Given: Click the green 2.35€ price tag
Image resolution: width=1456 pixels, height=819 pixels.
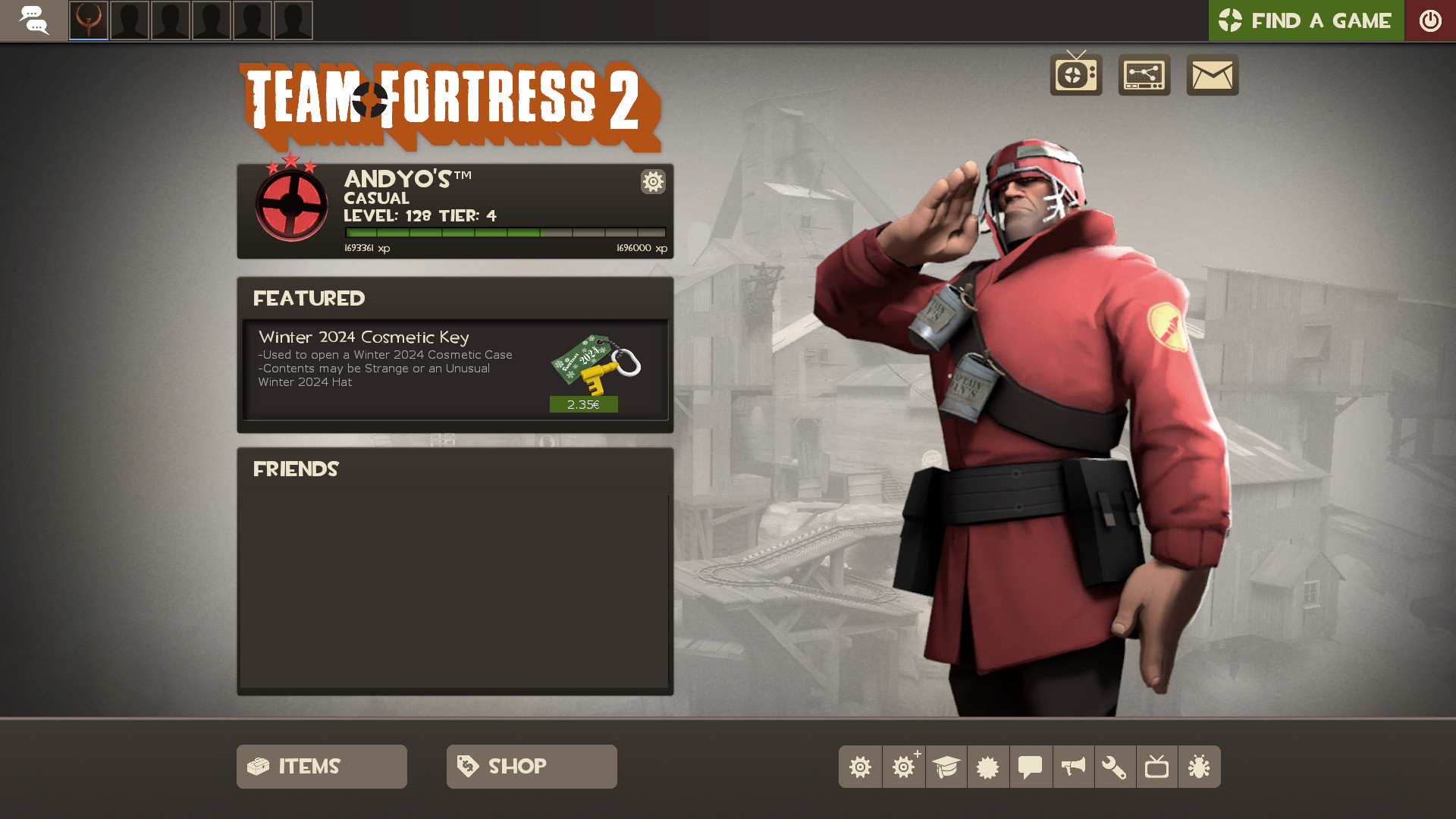Looking at the screenshot, I should pos(582,405).
